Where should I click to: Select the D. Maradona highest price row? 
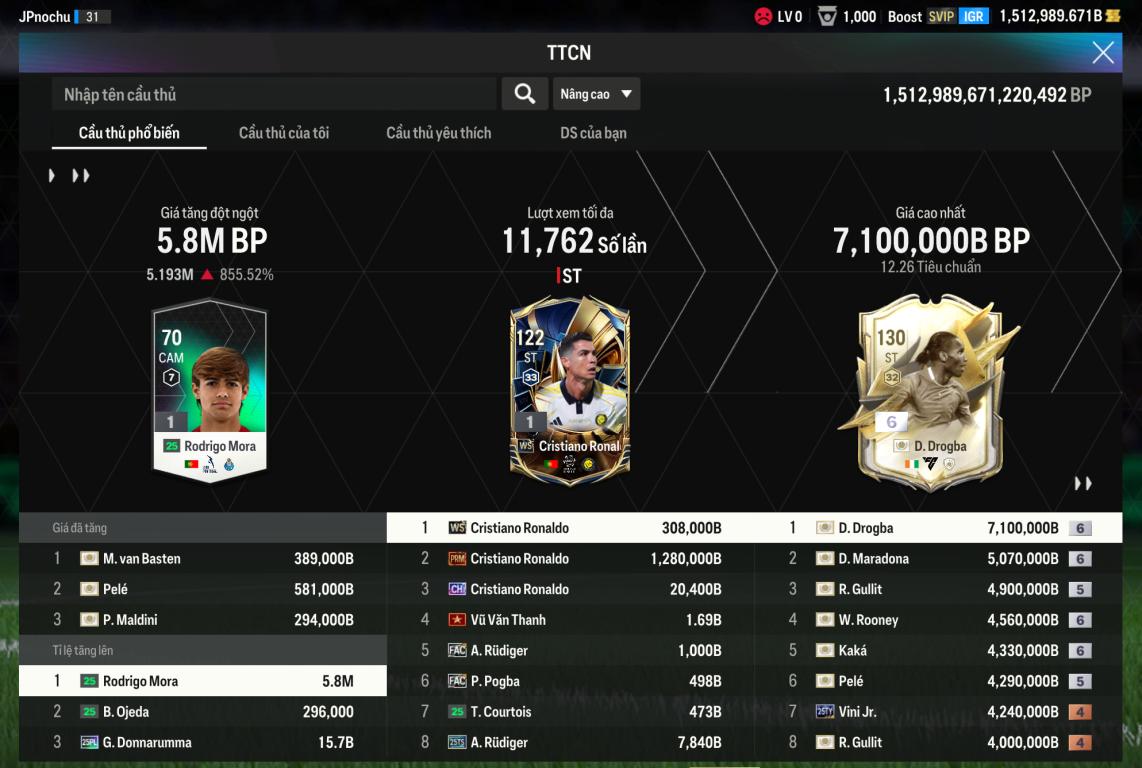click(937, 559)
